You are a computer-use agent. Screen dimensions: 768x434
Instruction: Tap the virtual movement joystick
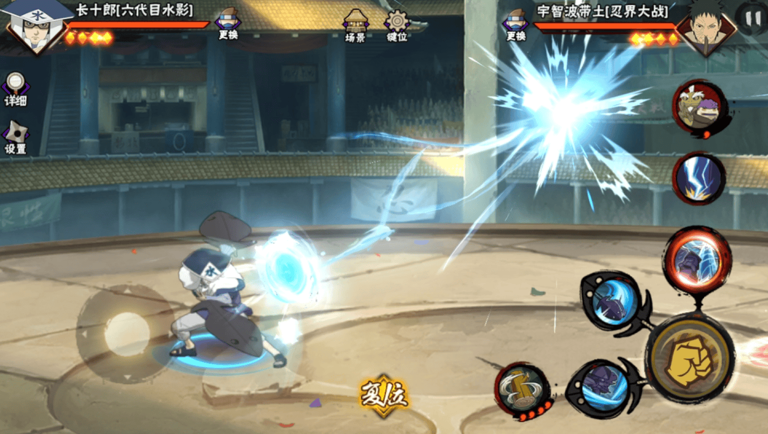[x=127, y=332]
